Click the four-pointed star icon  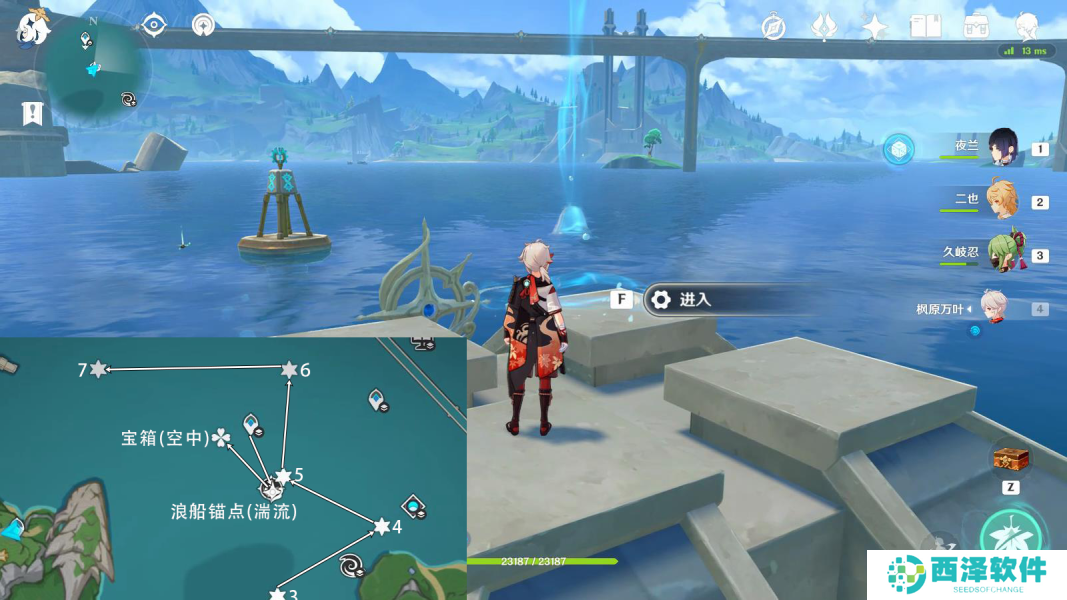[875, 27]
